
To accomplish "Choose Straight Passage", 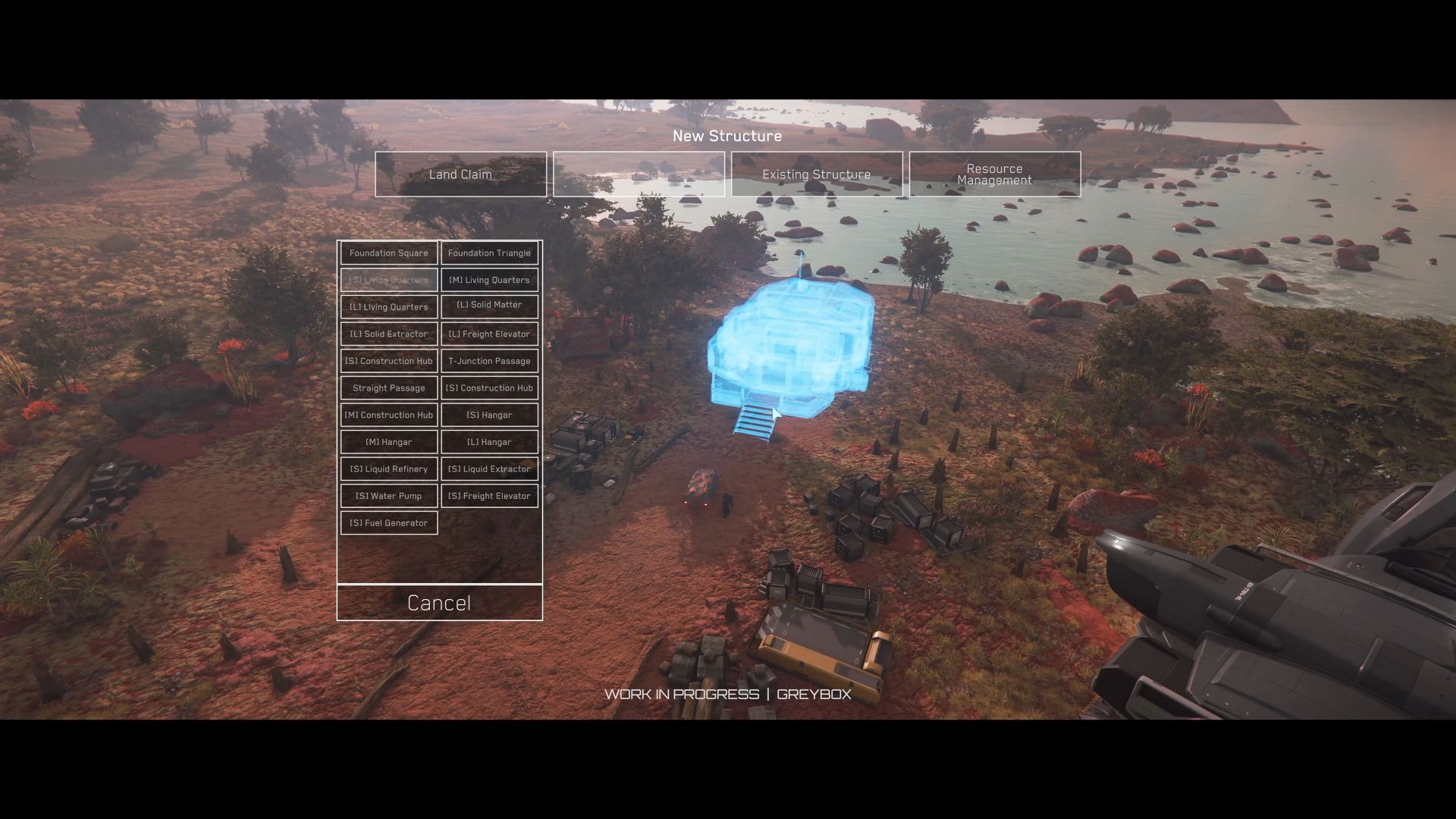I will pos(388,388).
